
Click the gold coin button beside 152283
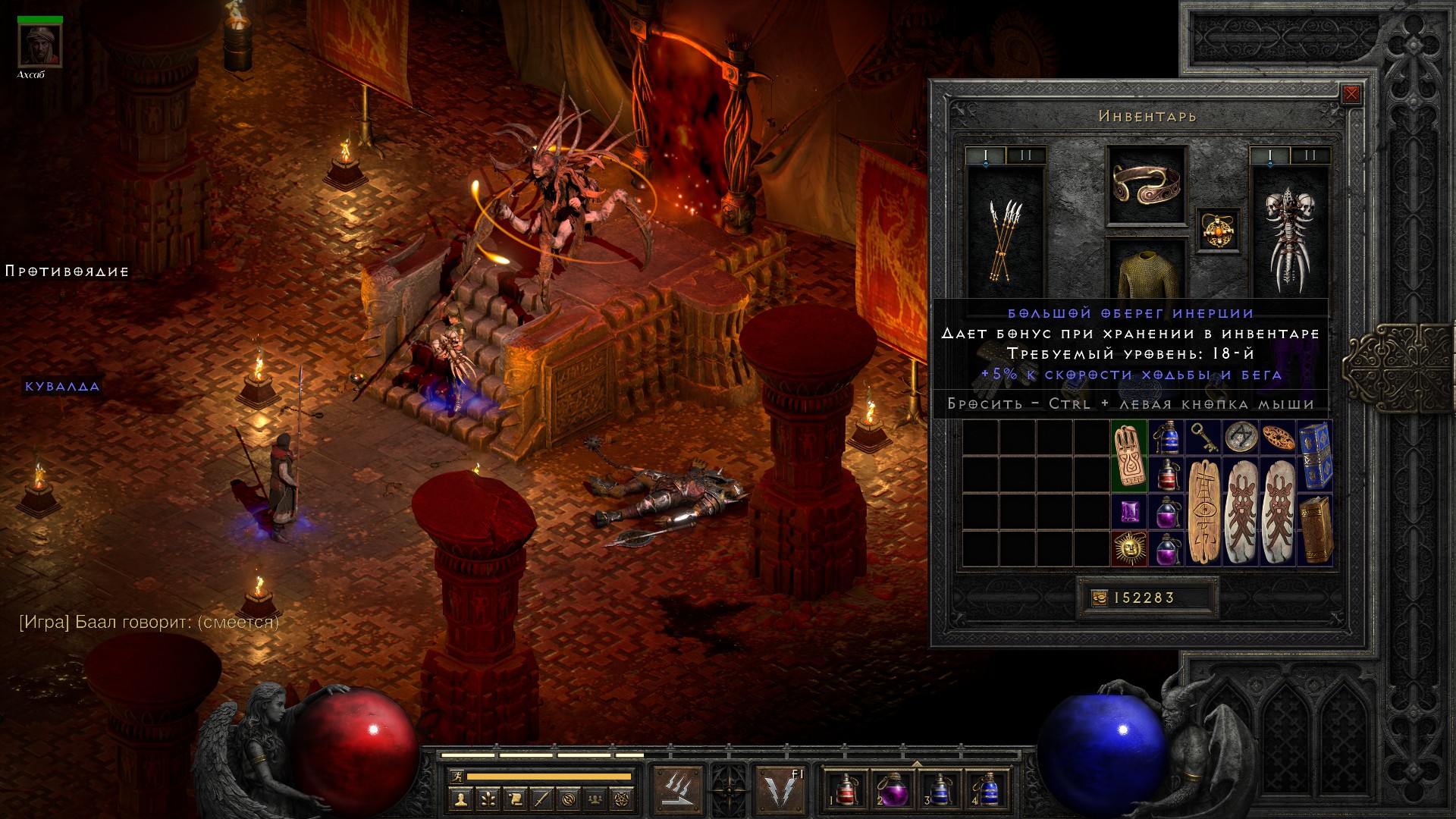coord(1099,598)
